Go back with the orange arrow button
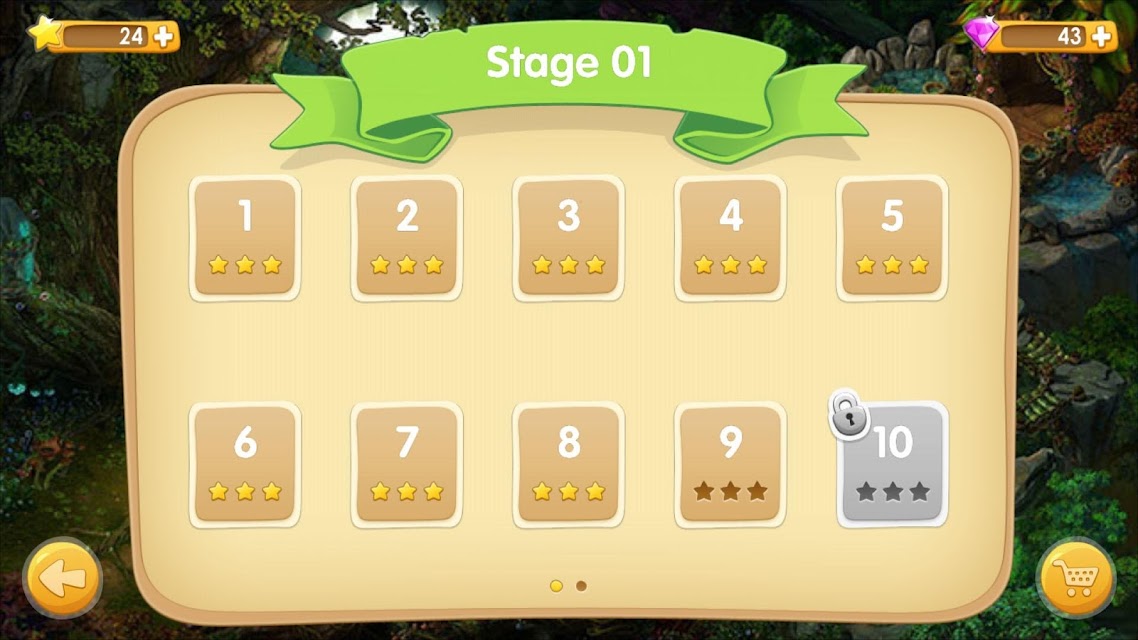The width and height of the screenshot is (1138, 640). point(62,578)
